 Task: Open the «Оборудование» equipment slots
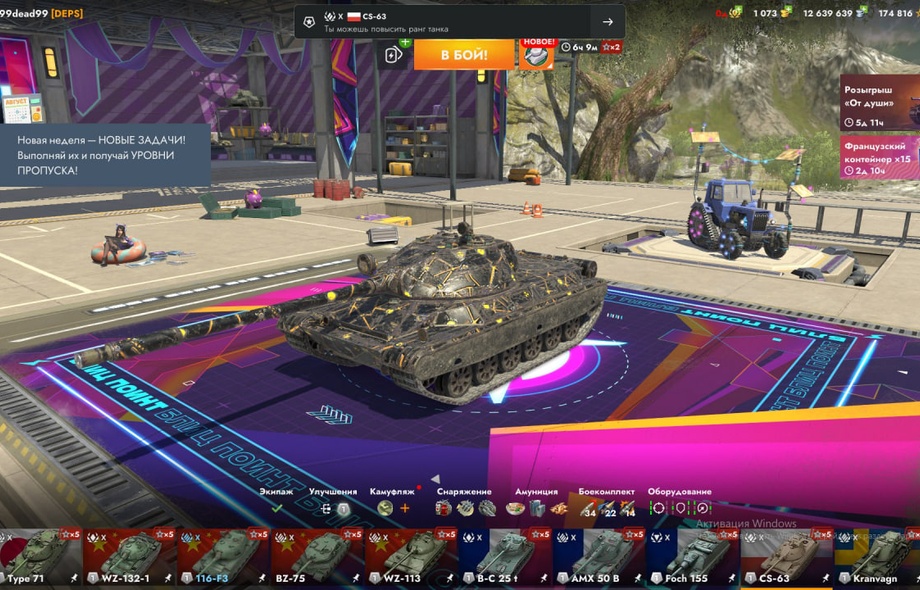679,508
